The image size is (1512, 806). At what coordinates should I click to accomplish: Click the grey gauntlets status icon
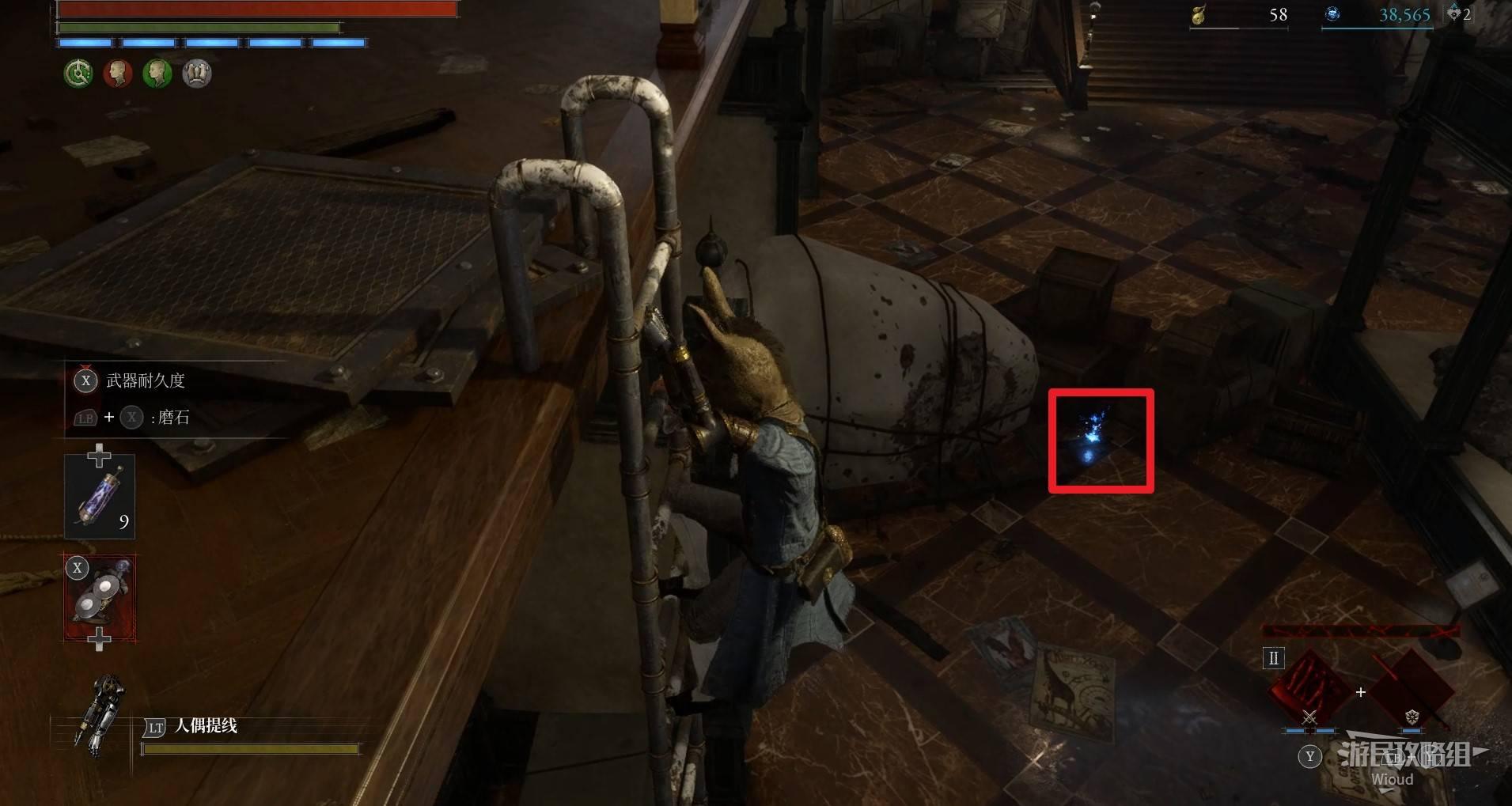pos(197,74)
